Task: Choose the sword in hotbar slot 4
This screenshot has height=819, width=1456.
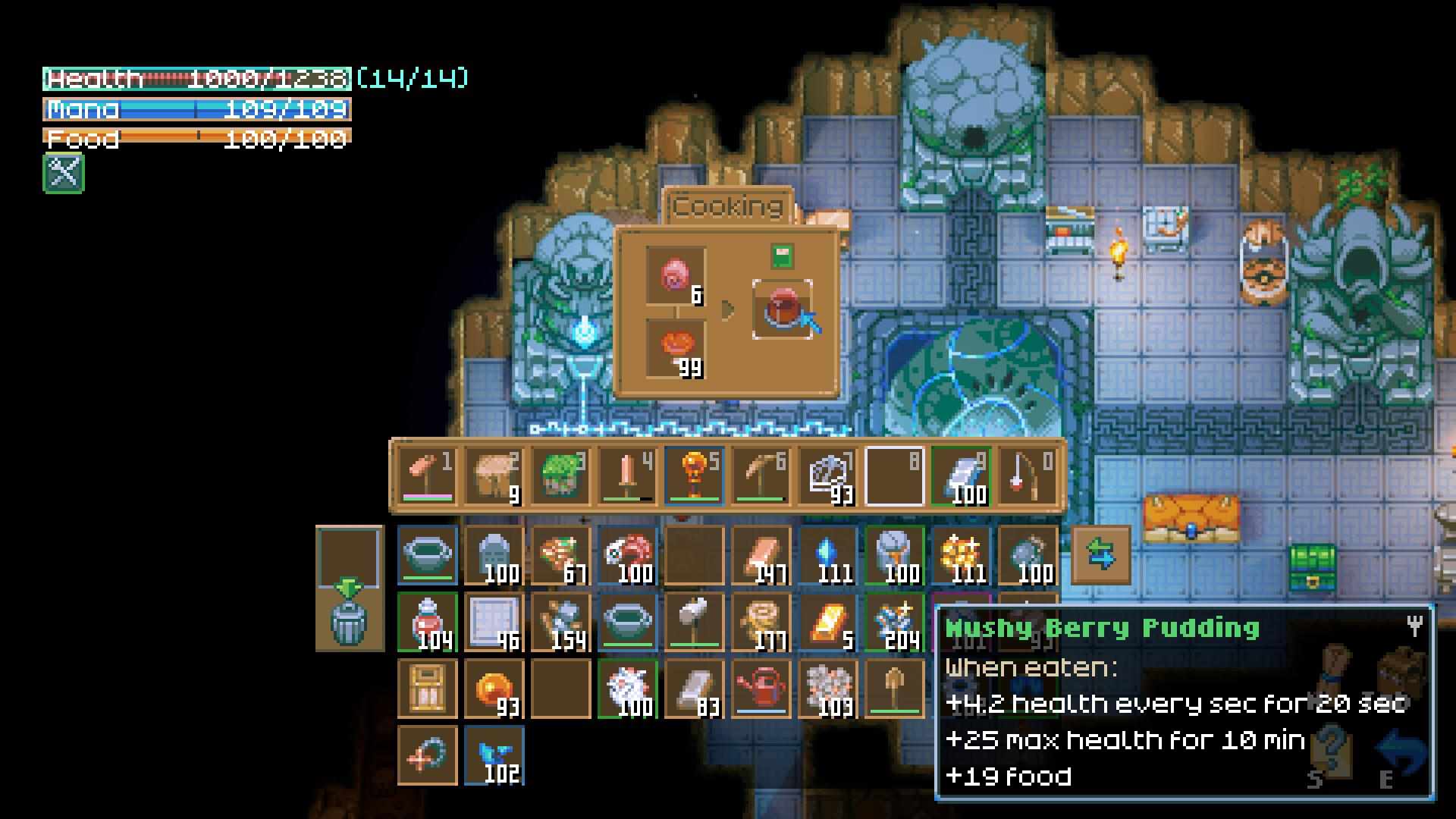Action: pos(627,476)
